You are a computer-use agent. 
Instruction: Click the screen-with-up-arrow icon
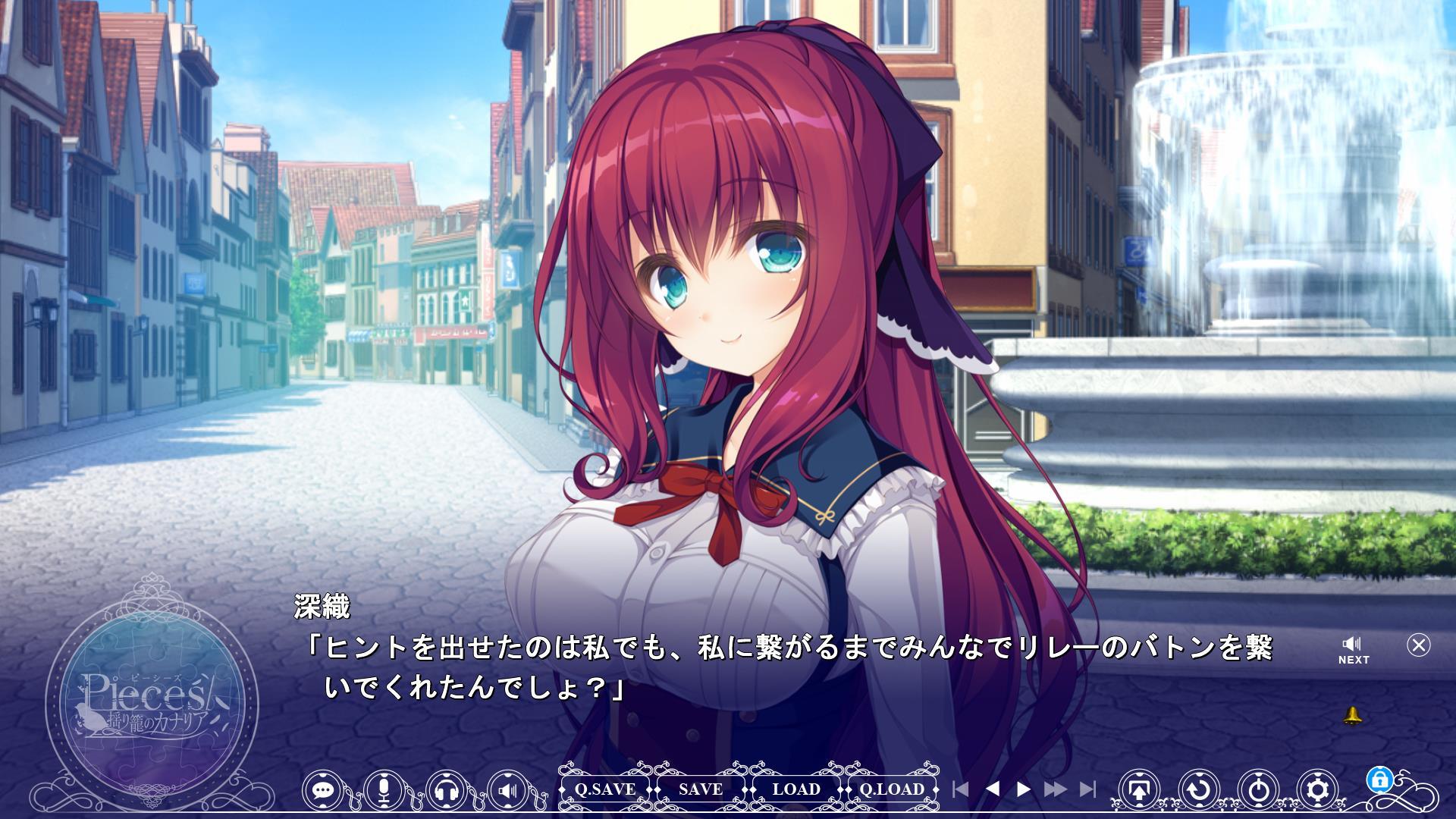(1139, 790)
